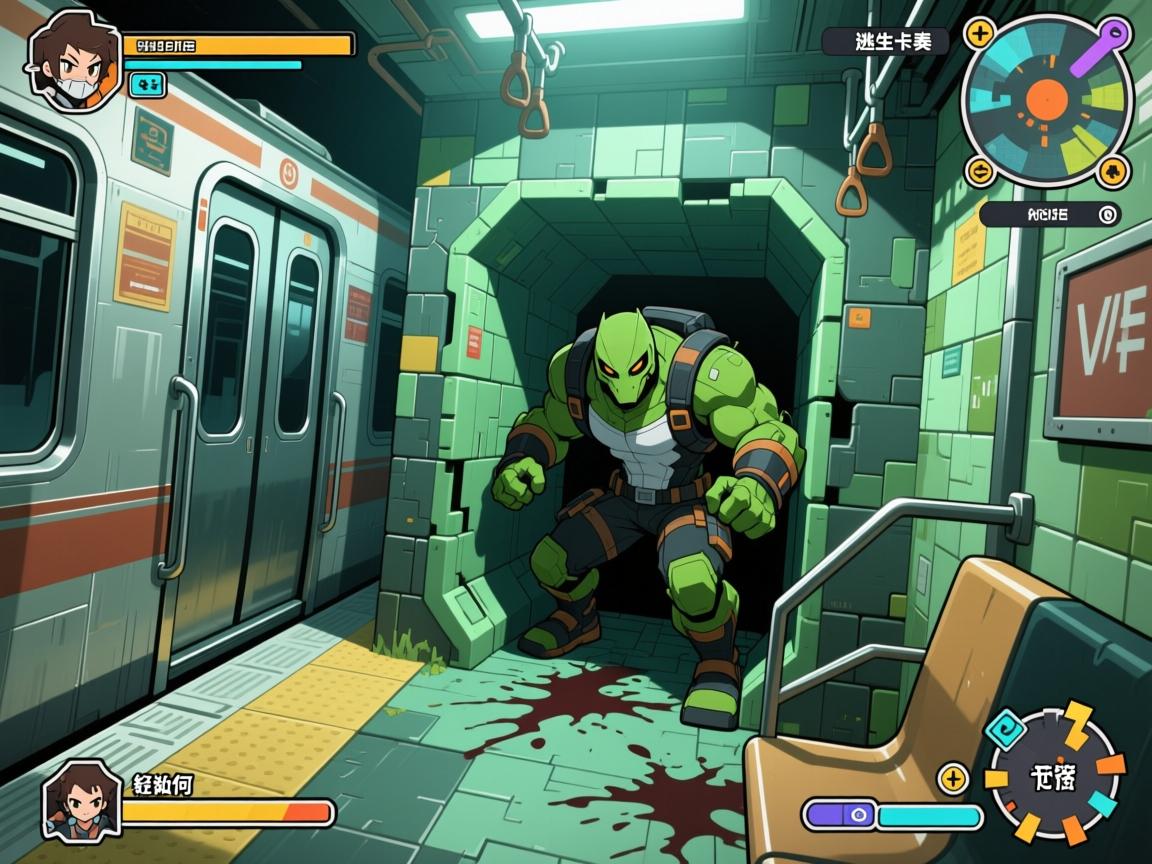Open the dark pill with the clock icon
The width and height of the screenshot is (1152, 864).
pyautogui.click(x=1049, y=213)
